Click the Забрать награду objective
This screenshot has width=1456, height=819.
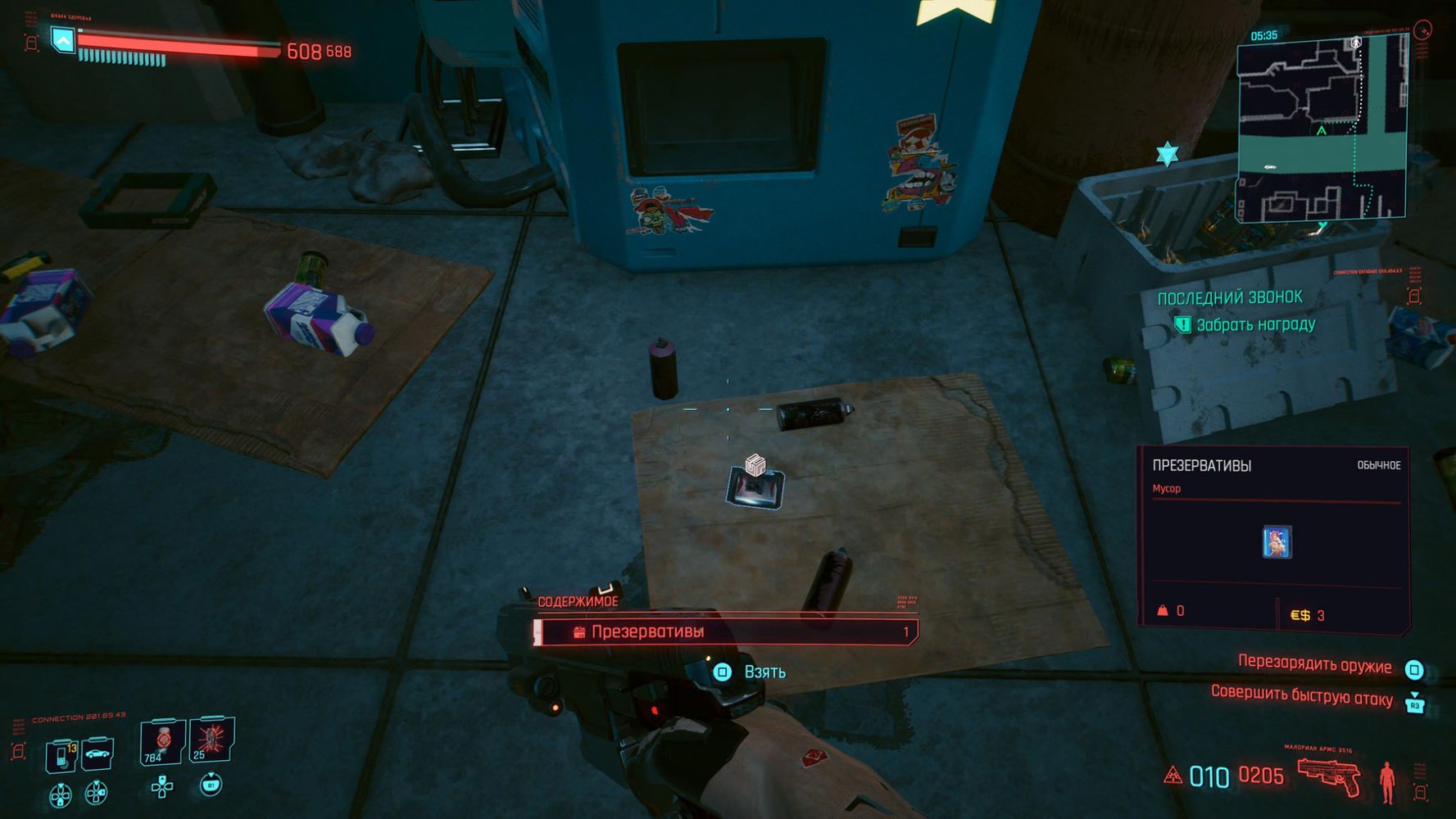click(x=1254, y=325)
